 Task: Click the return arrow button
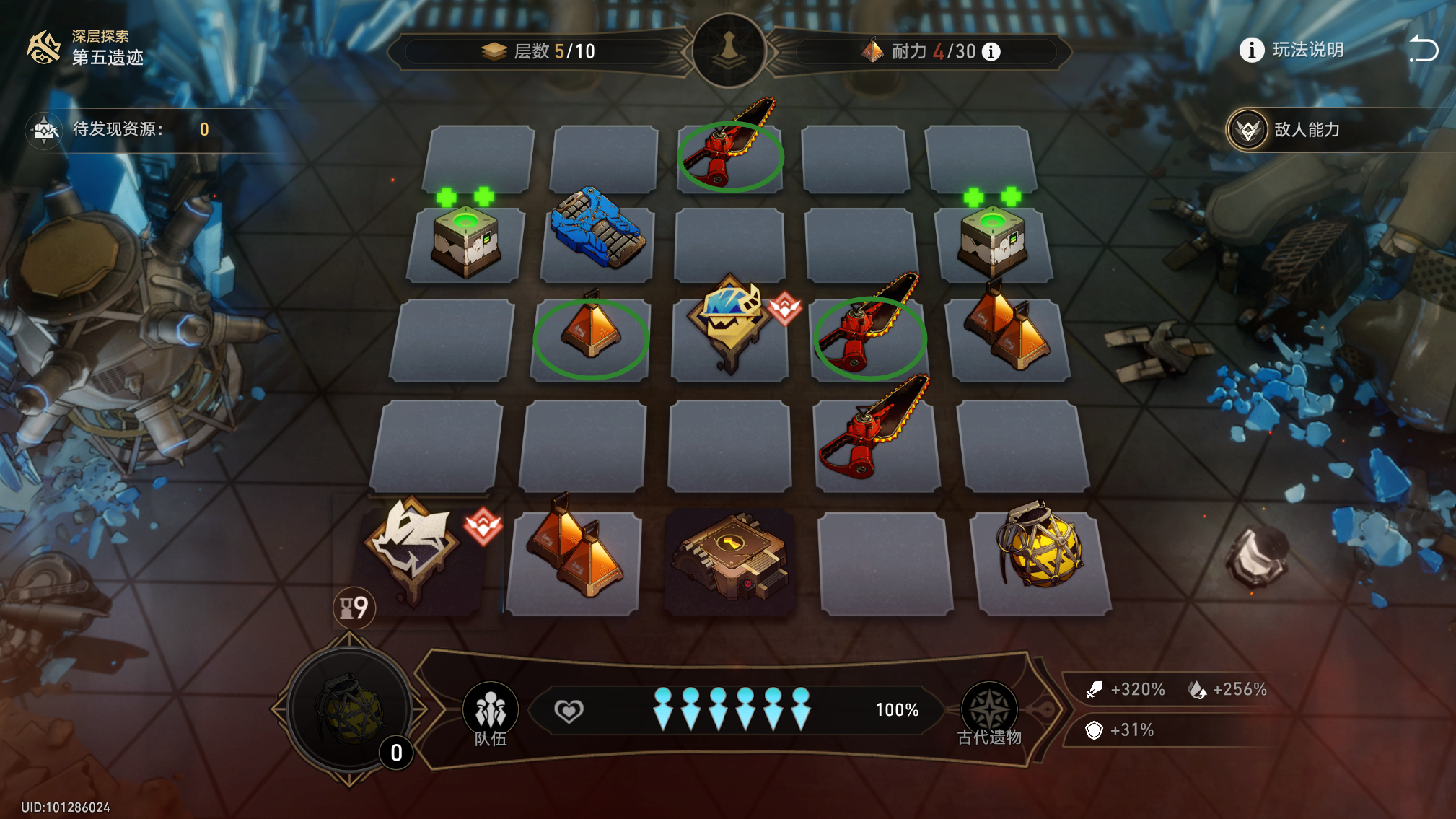pos(1423,49)
